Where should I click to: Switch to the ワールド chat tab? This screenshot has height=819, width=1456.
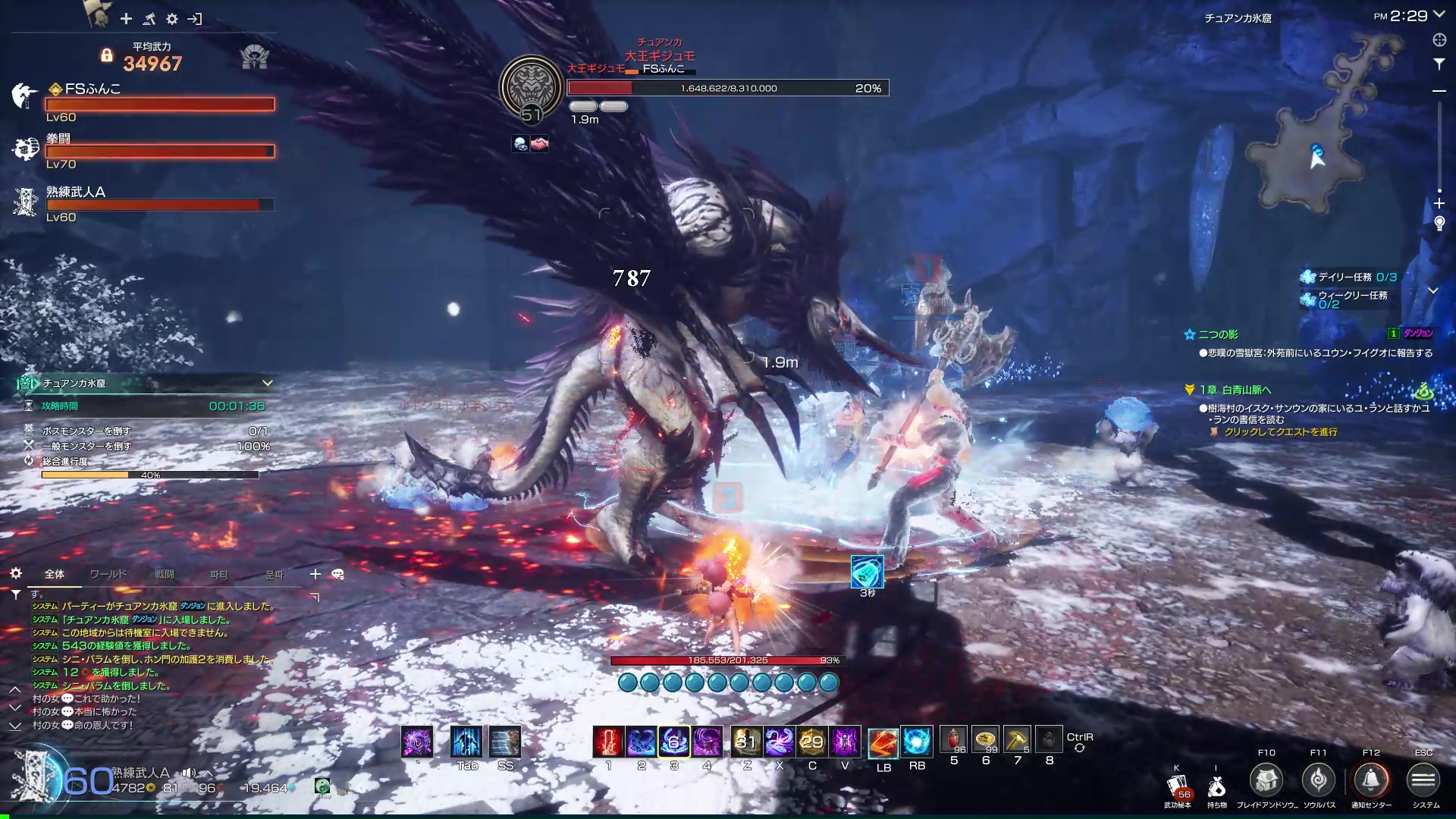click(x=108, y=574)
